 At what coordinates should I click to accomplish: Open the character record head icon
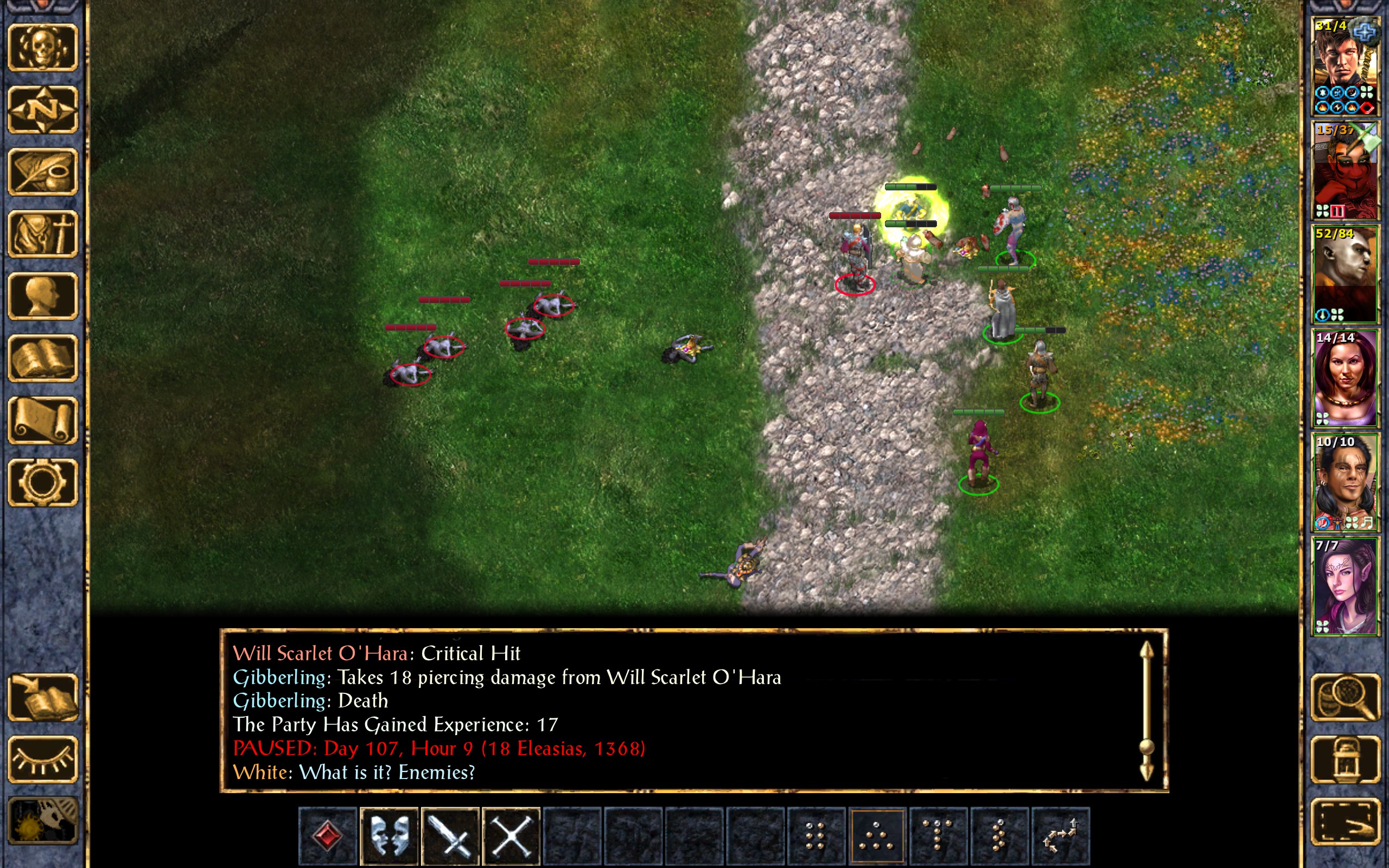coord(43,296)
